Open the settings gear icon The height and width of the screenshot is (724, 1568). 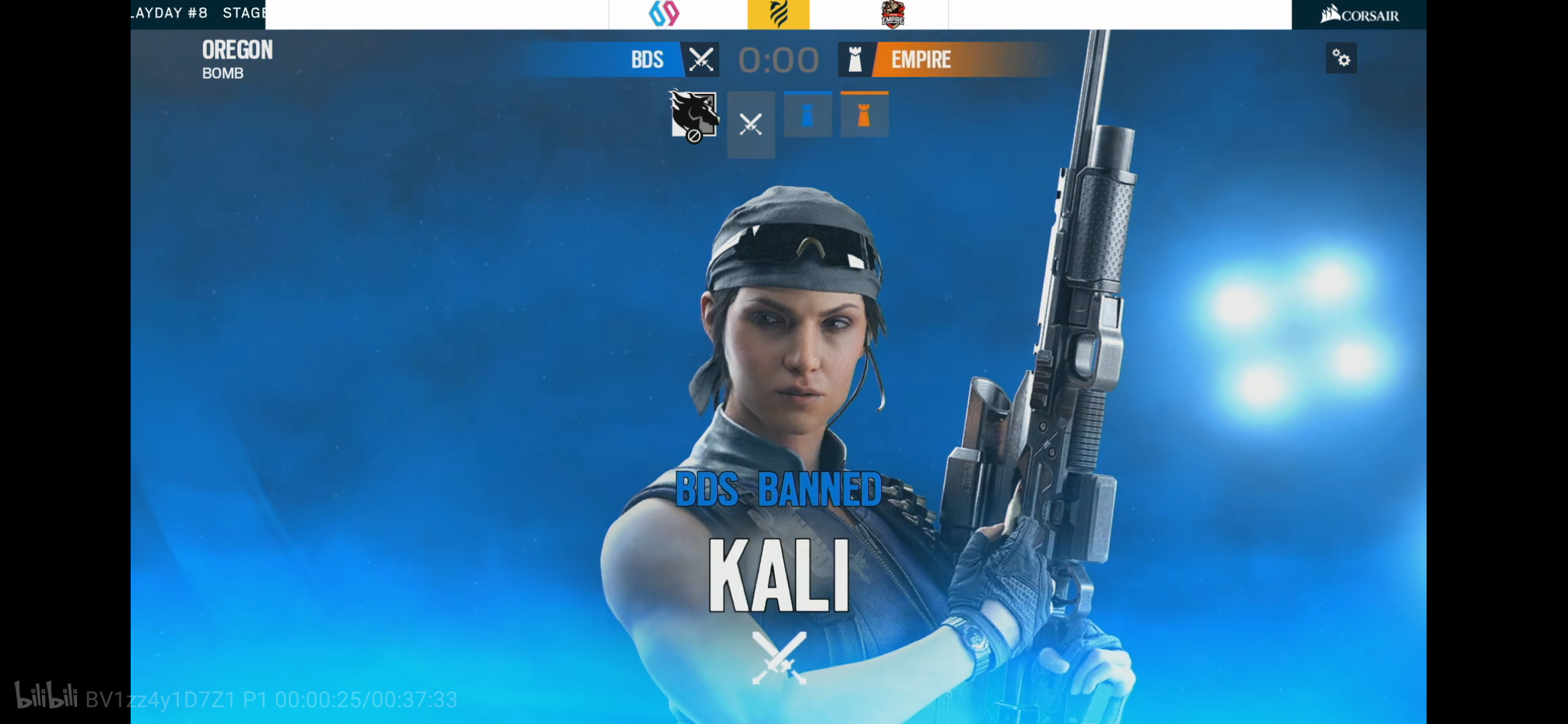click(1341, 58)
